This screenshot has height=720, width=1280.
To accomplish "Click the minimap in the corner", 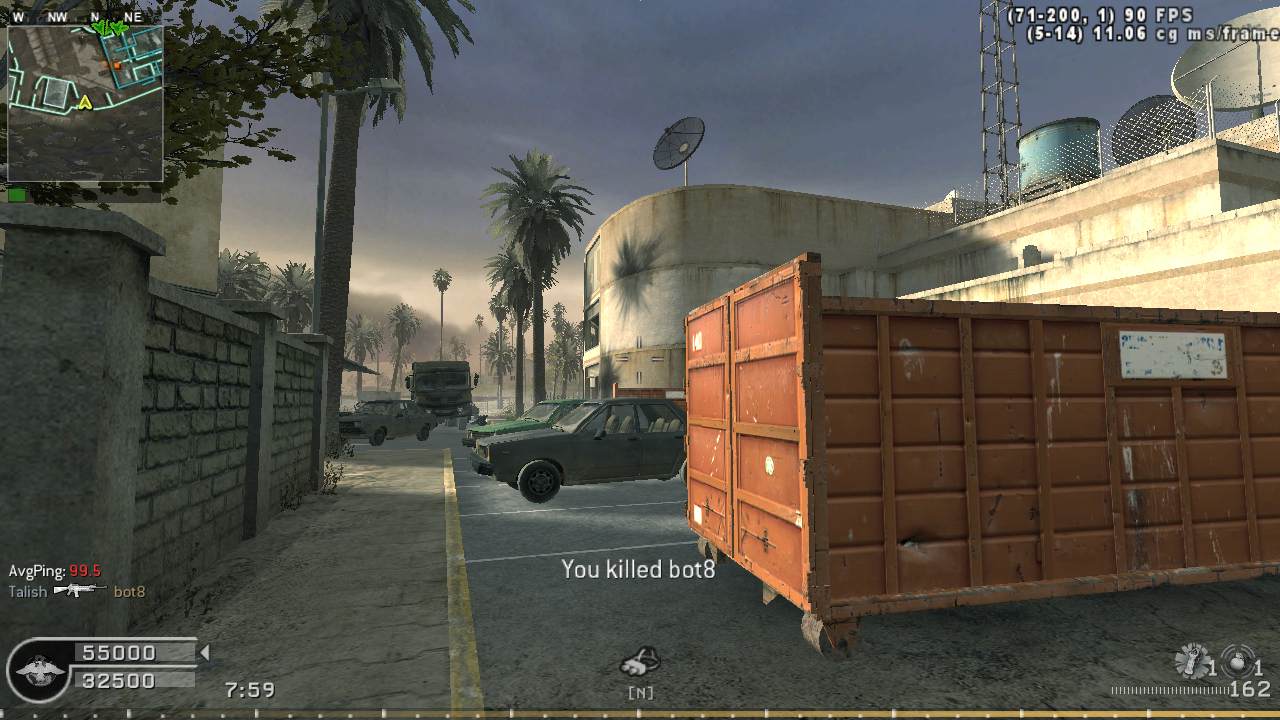I will 85,103.
